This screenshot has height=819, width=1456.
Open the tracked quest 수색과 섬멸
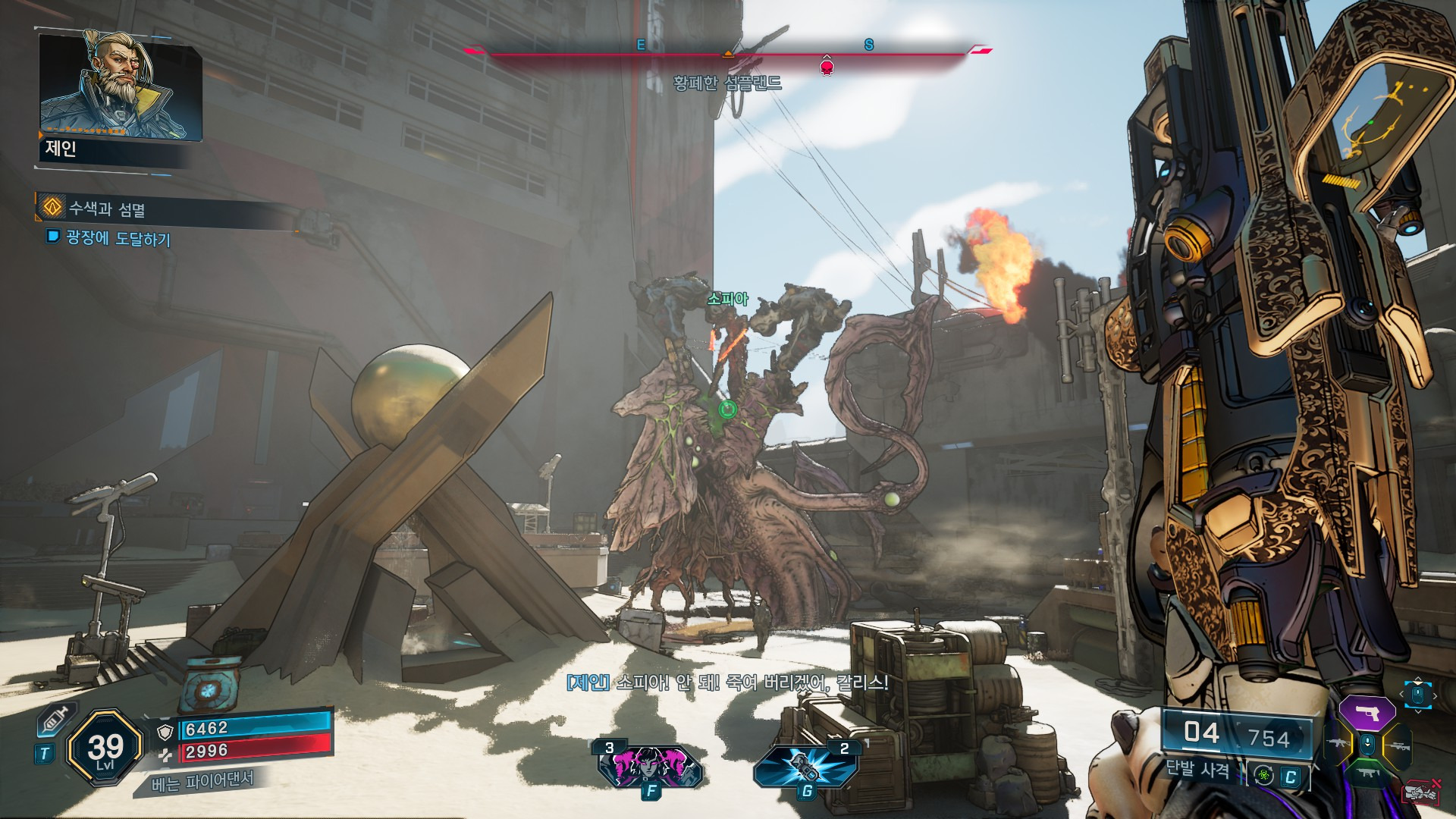(x=107, y=209)
